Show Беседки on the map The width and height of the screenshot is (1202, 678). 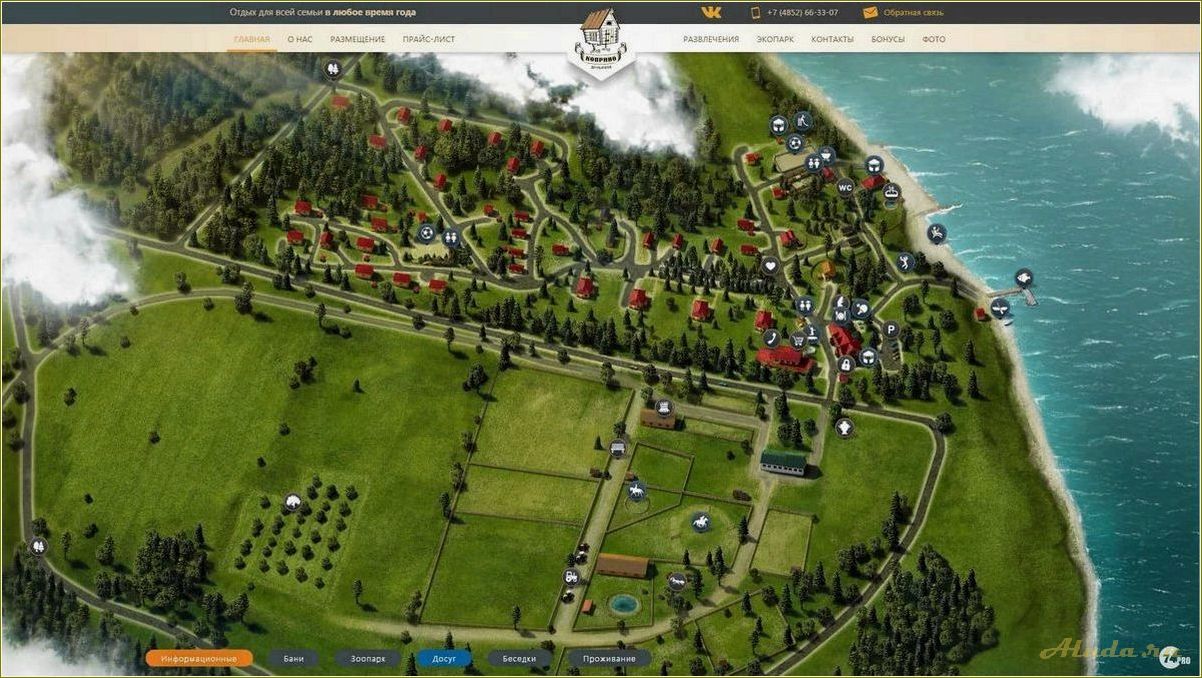tap(519, 659)
